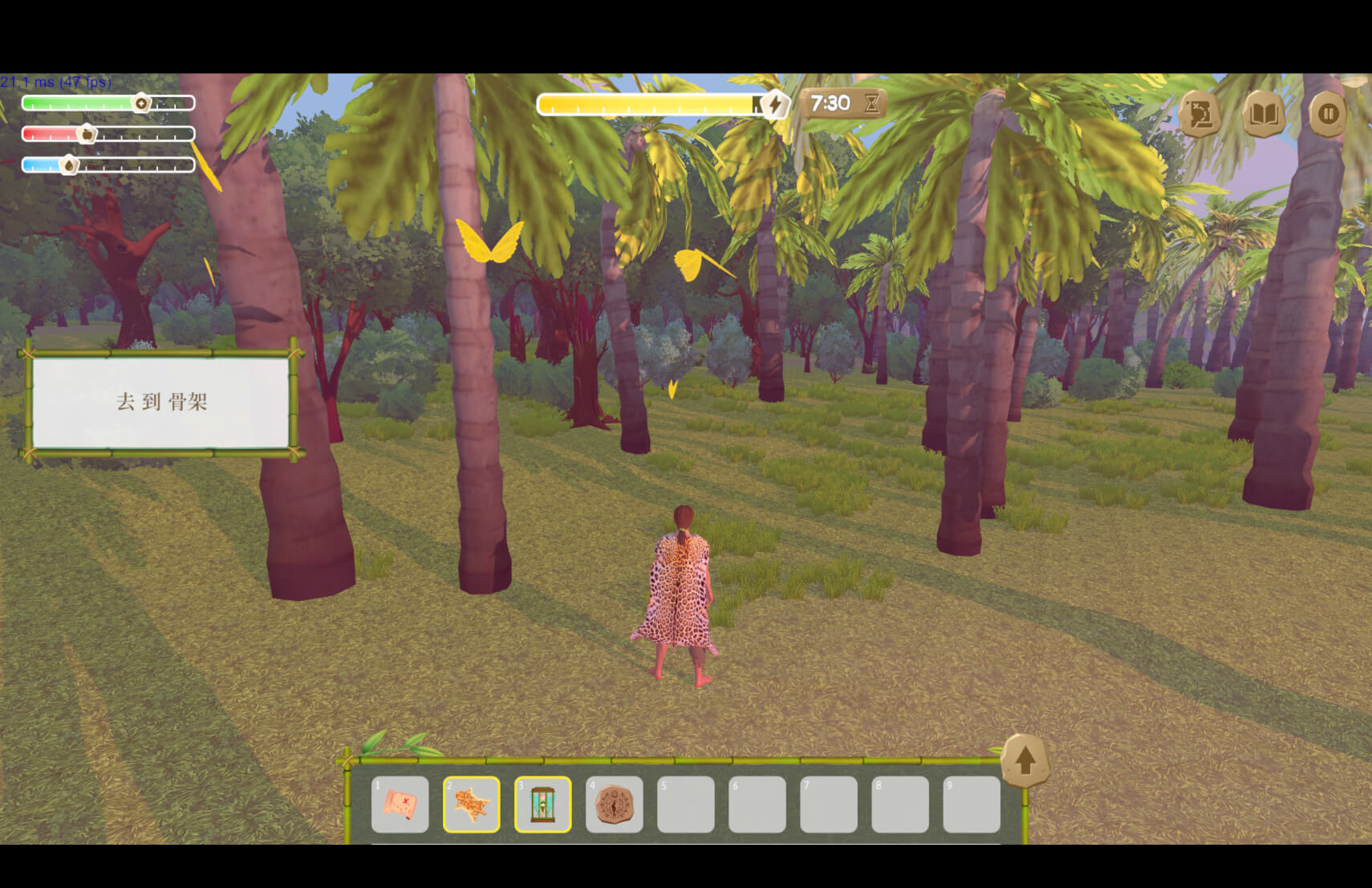
Task: Expand inventory with the up arrow button
Action: (1025, 760)
